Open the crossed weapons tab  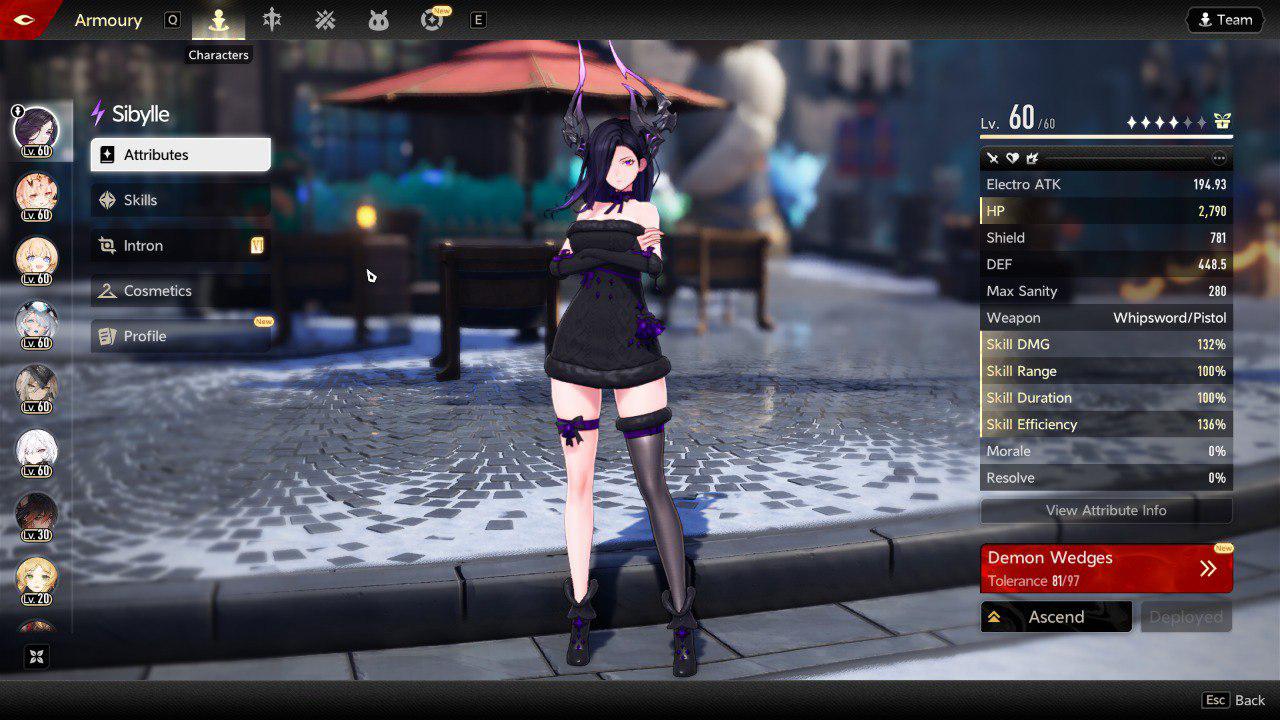pos(325,20)
